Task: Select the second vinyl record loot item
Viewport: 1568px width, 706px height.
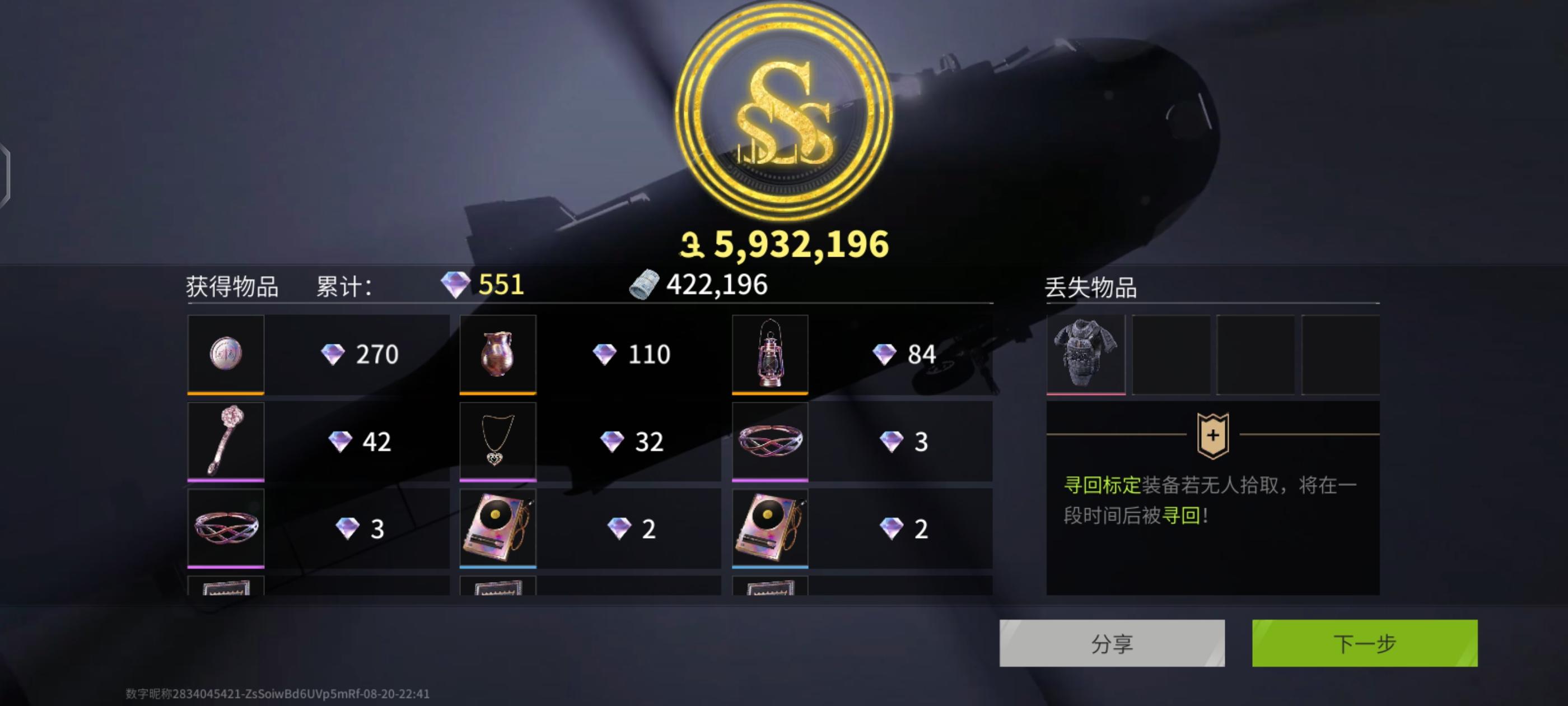Action: [x=770, y=527]
